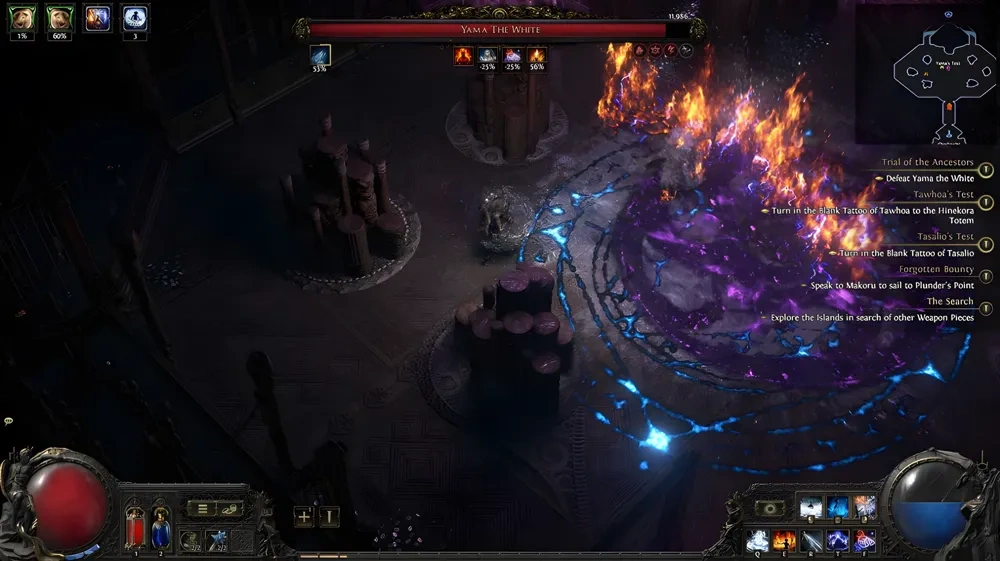Select the Forgotten Bounty quest marker
Viewport: 1000px width, 561px height.
click(985, 277)
